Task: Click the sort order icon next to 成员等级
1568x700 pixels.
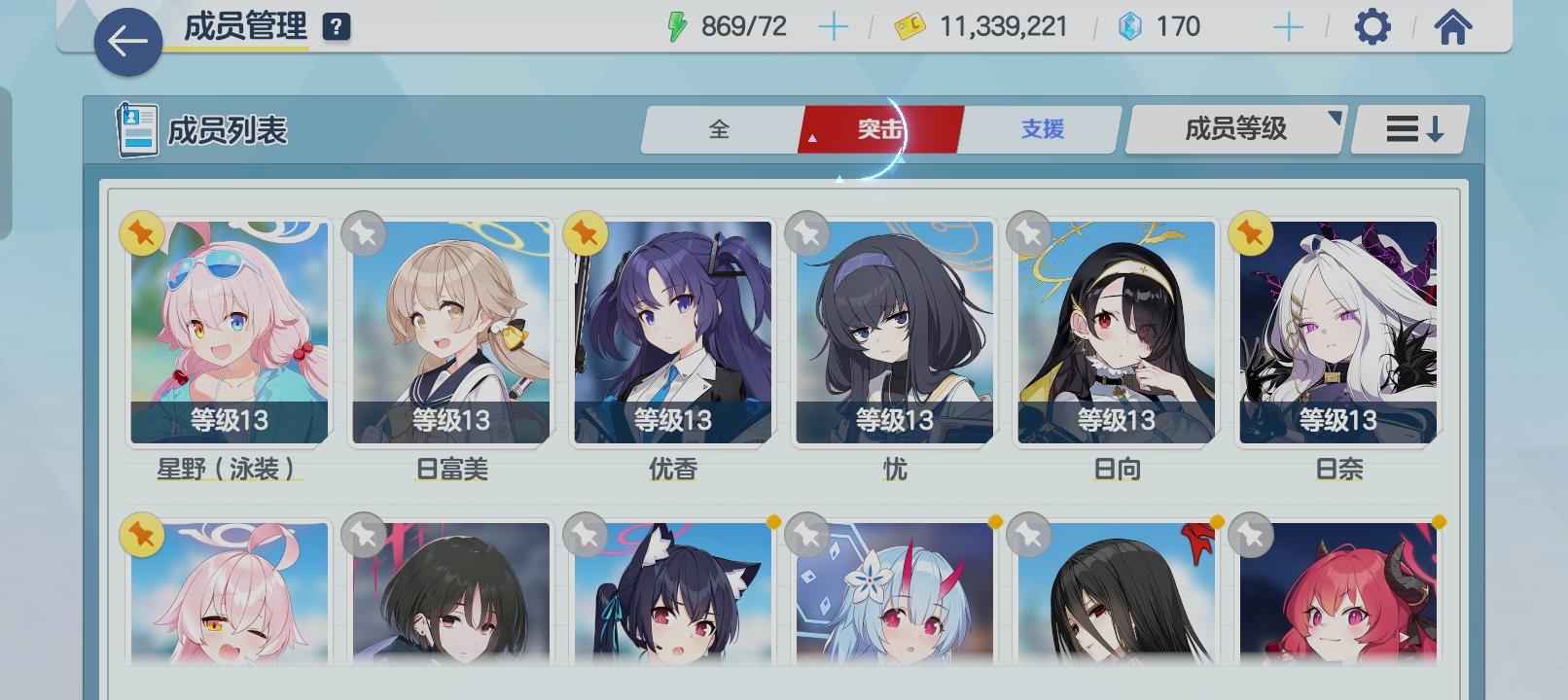Action: point(1408,128)
